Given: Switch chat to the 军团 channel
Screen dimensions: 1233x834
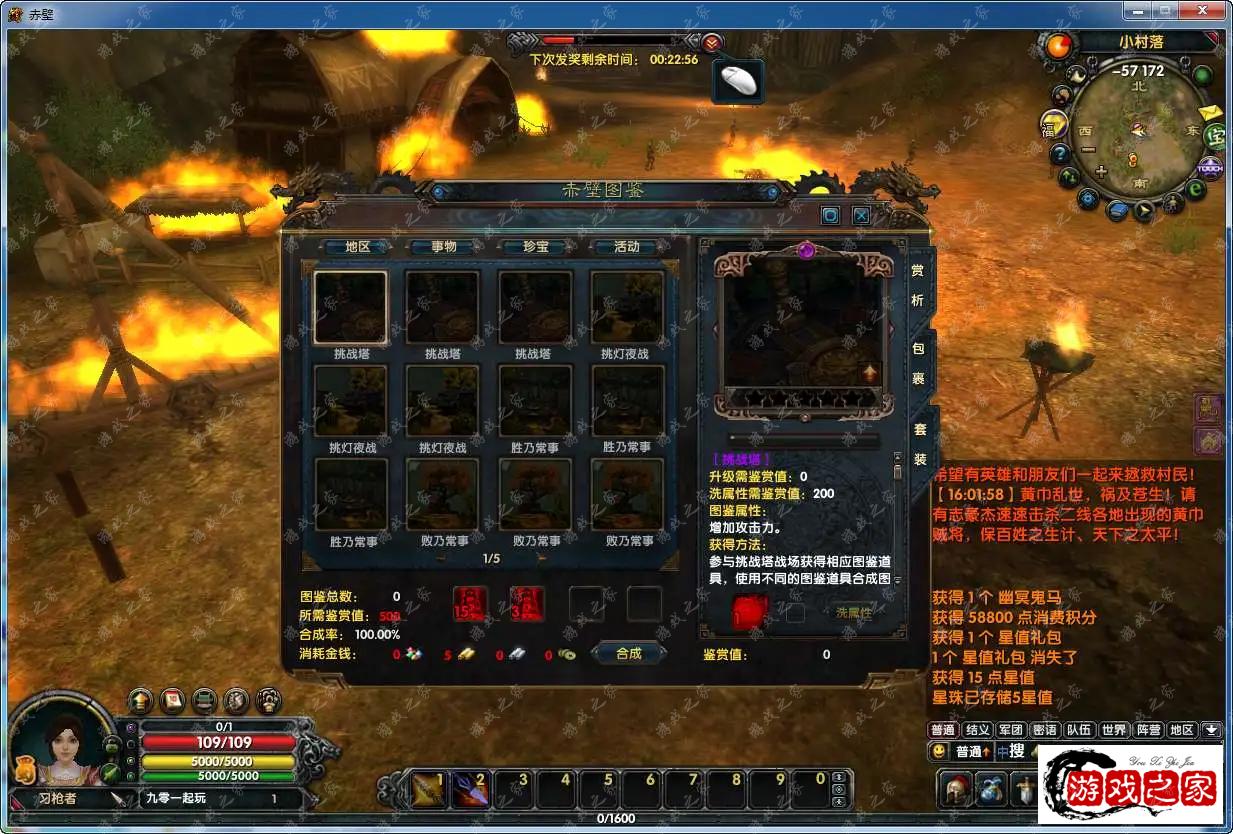Looking at the screenshot, I should click(x=1011, y=731).
